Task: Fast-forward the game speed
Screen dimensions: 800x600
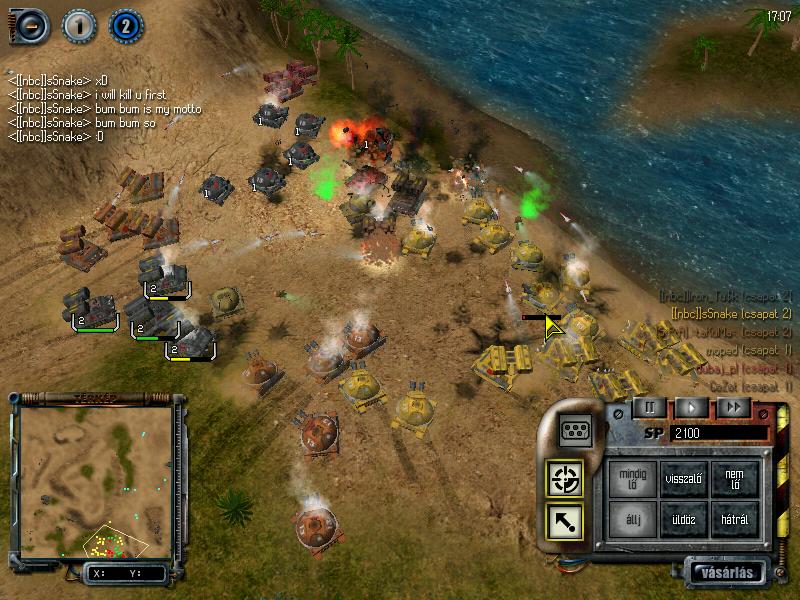Action: [x=734, y=407]
